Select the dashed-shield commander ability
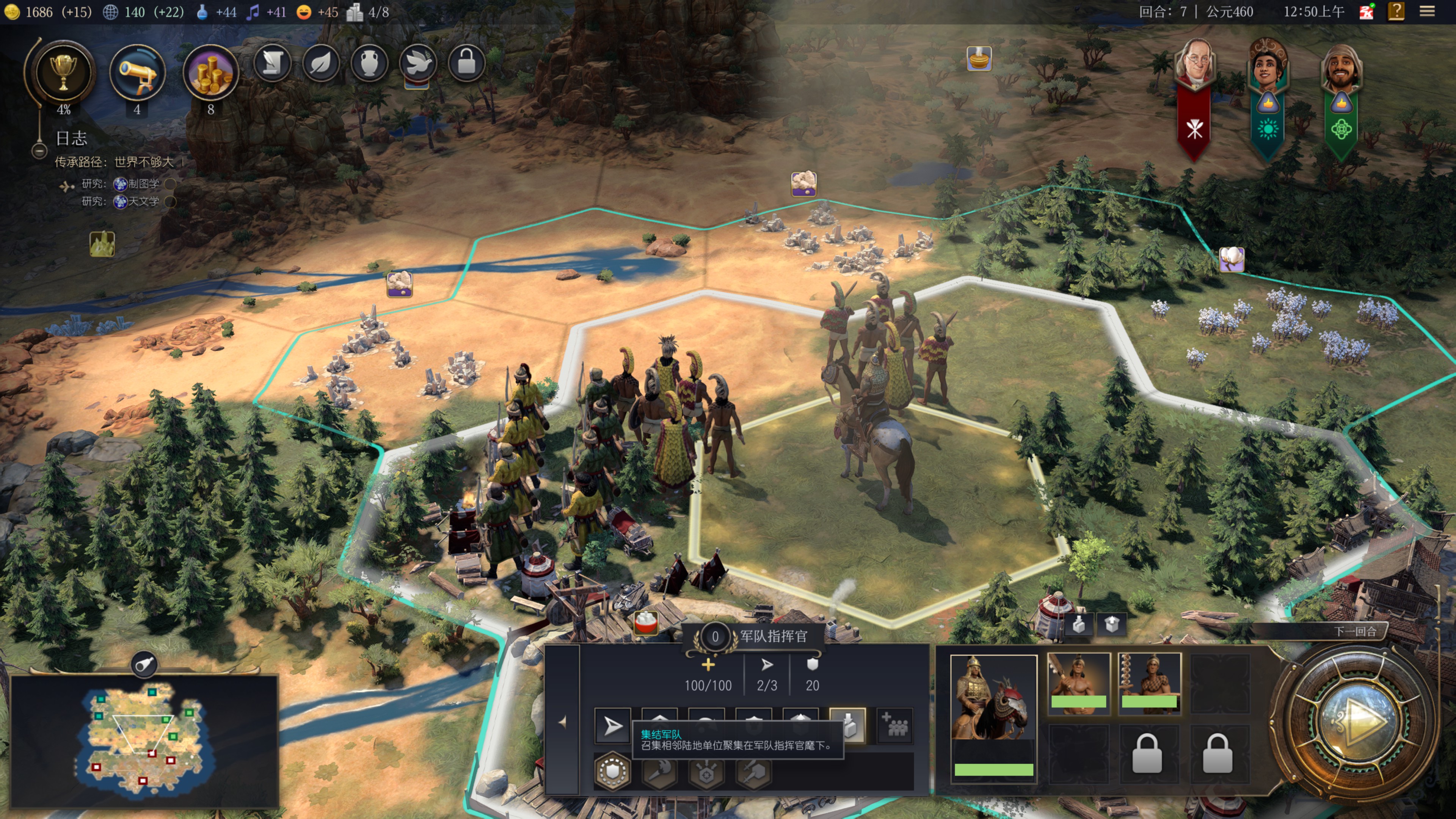Image resolution: width=1456 pixels, height=819 pixels. (613, 770)
